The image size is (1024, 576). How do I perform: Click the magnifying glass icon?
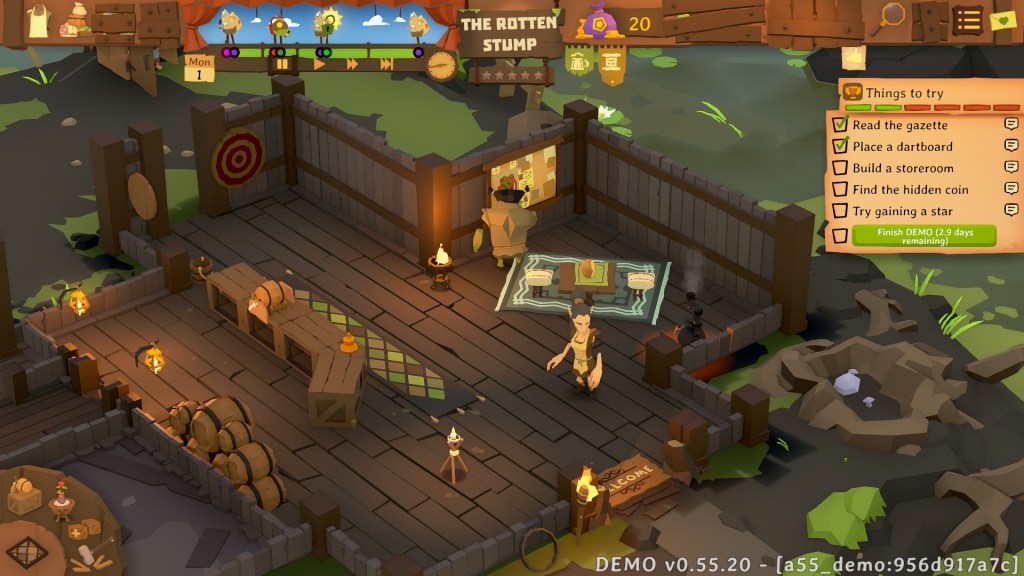[x=891, y=16]
